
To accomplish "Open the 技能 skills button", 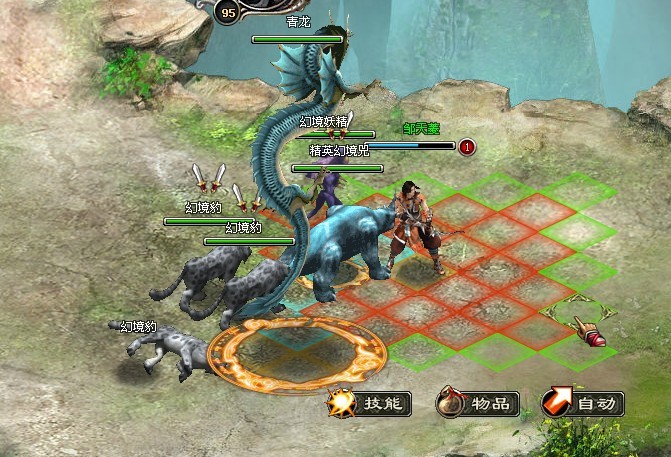I will [371, 404].
